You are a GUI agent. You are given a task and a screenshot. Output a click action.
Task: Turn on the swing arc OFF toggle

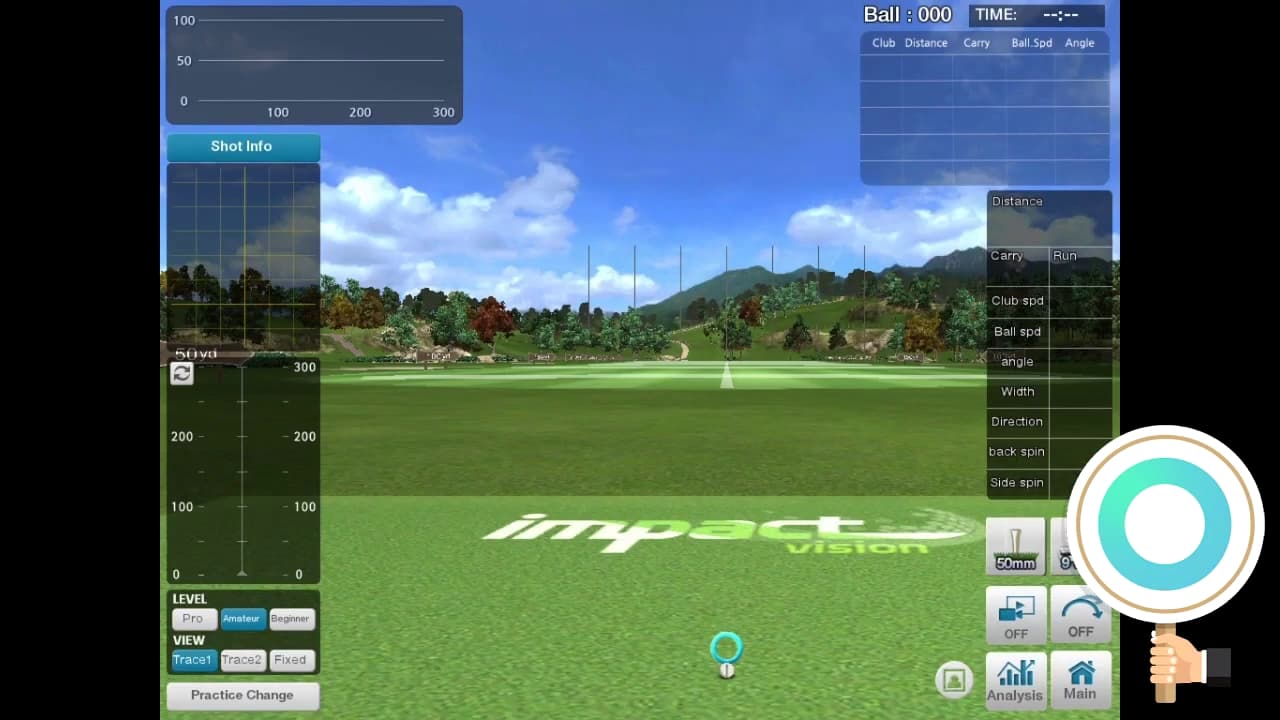(1080, 614)
